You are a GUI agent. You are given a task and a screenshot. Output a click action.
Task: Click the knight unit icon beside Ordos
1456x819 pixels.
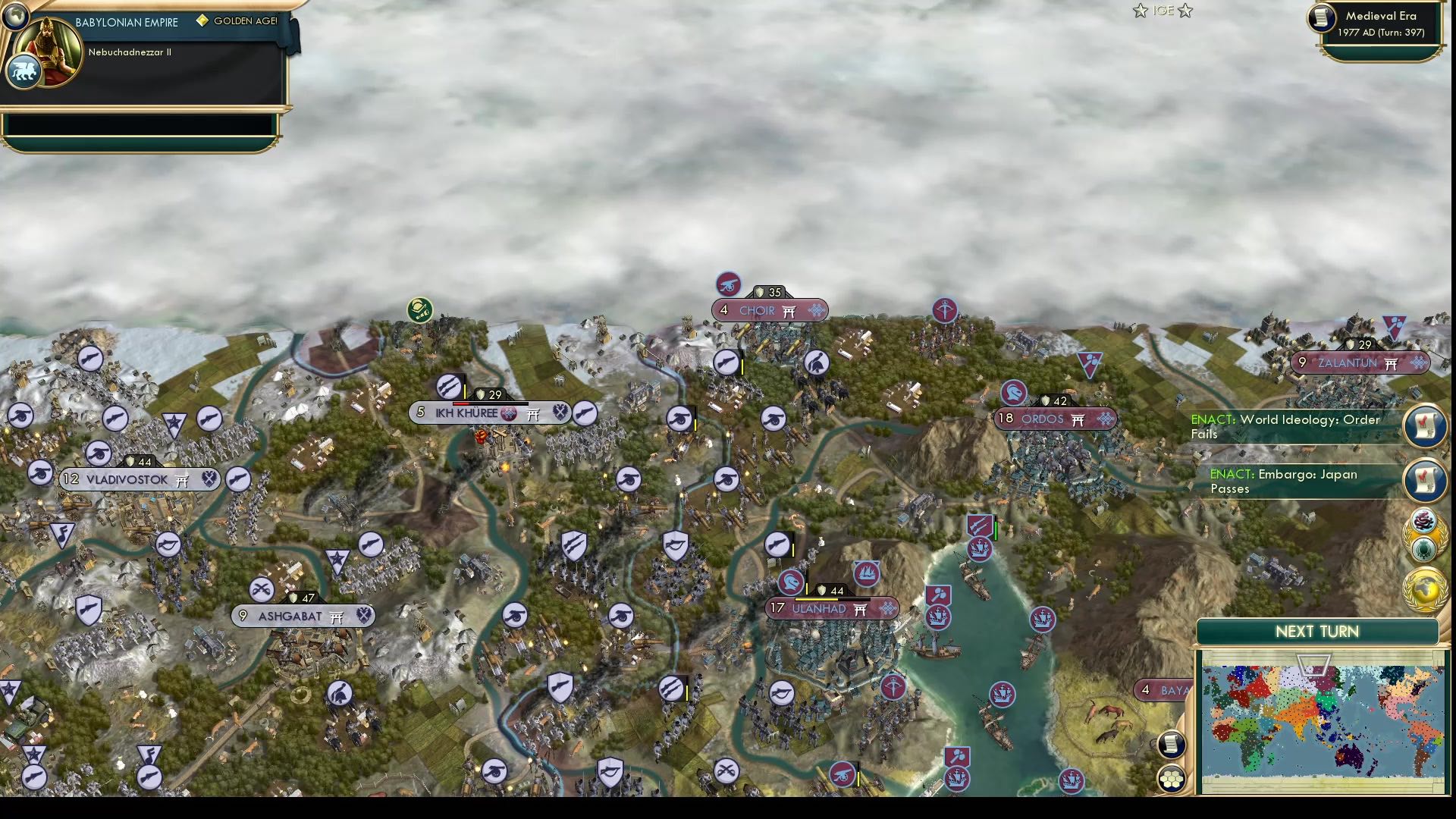1014,393
